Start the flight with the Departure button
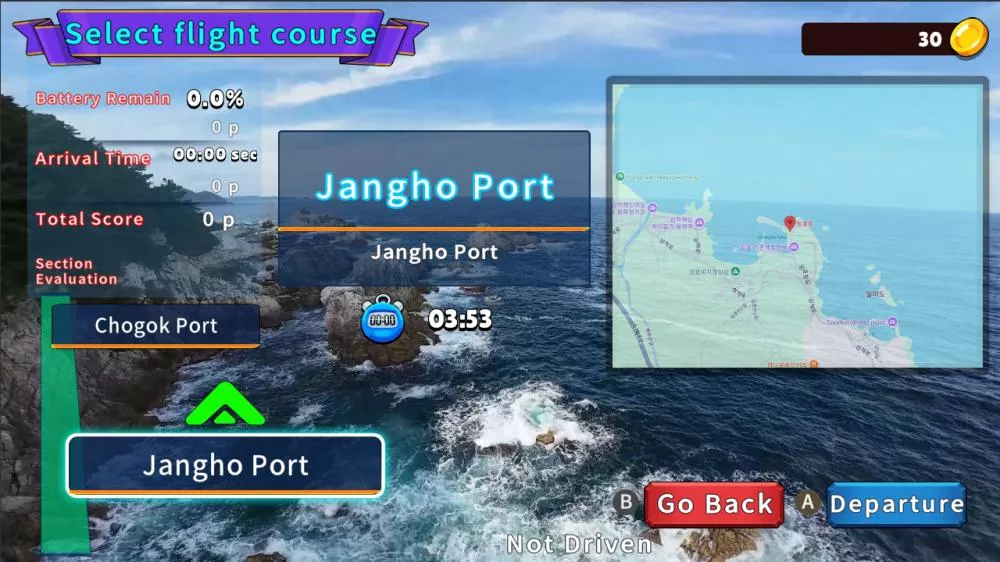 [896, 505]
